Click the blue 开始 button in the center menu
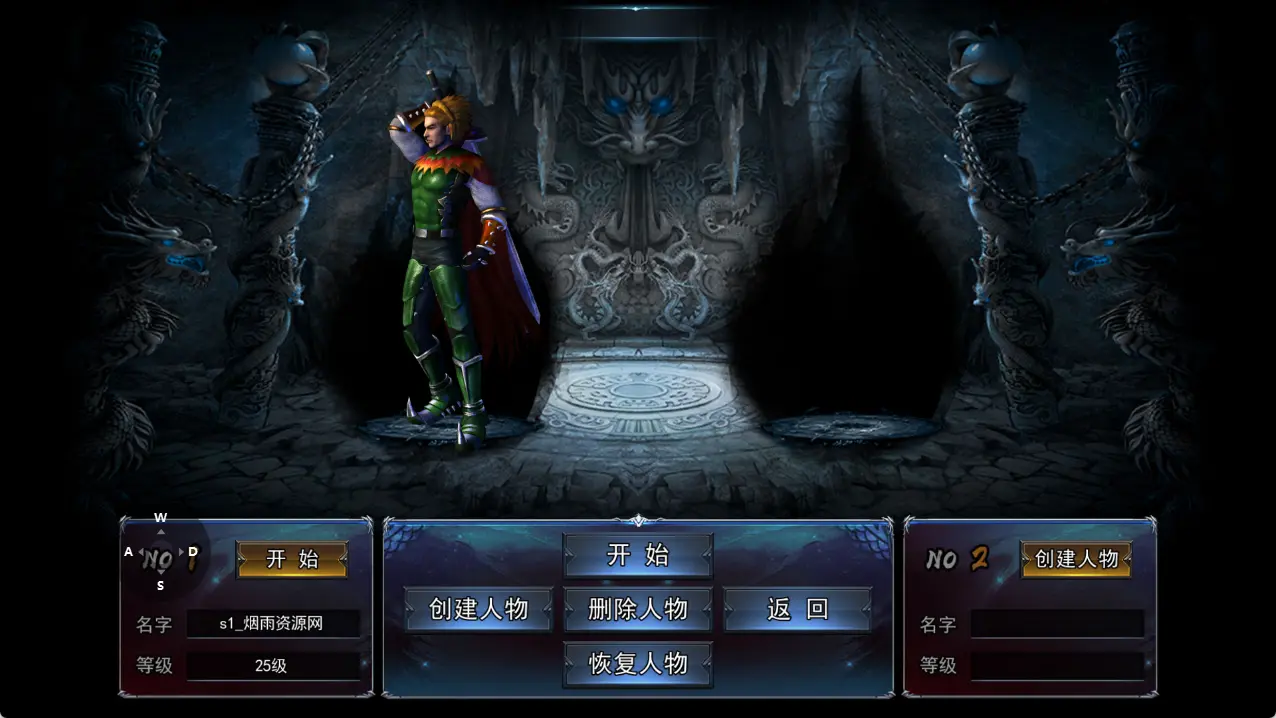This screenshot has height=718, width=1276. 638,555
